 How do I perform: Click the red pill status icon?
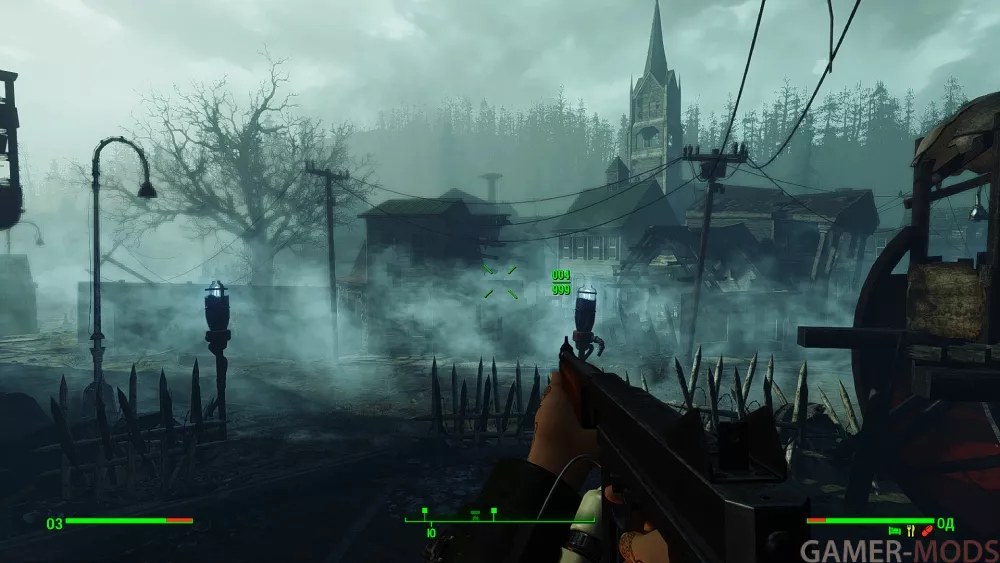pos(926,531)
